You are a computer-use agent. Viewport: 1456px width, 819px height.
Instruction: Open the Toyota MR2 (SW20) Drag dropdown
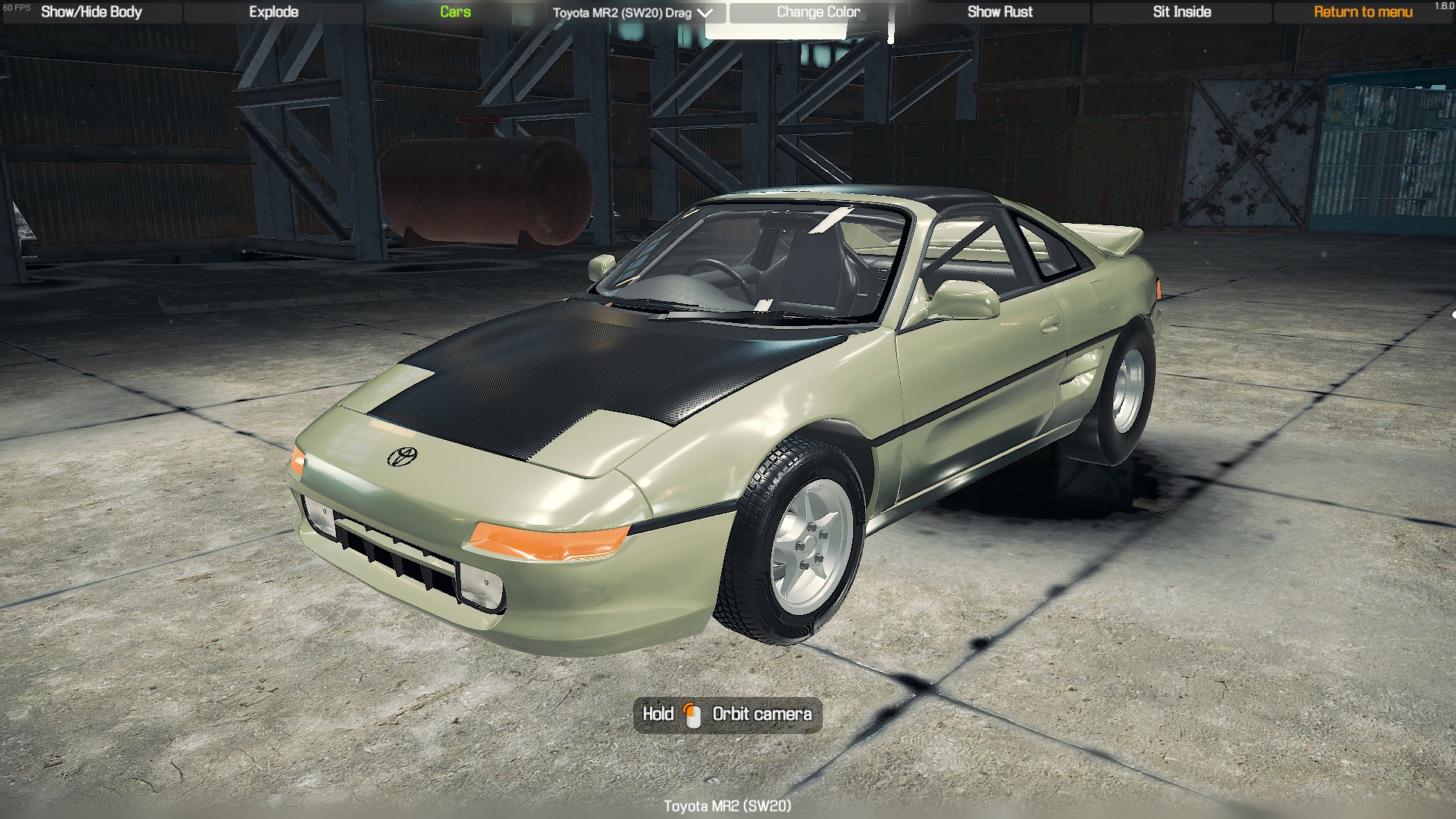pyautogui.click(x=633, y=13)
